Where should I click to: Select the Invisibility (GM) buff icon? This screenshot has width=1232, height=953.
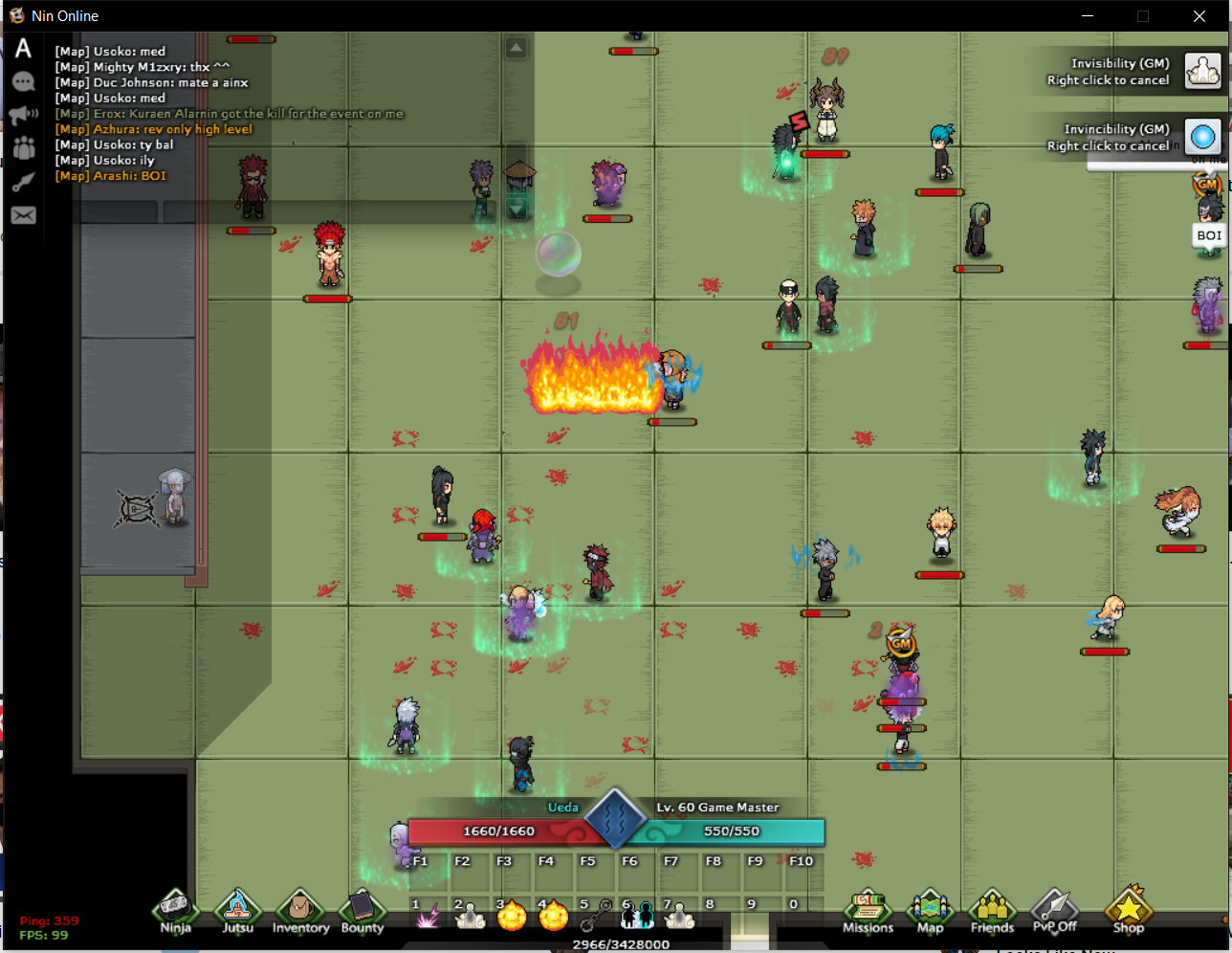coord(1203,71)
